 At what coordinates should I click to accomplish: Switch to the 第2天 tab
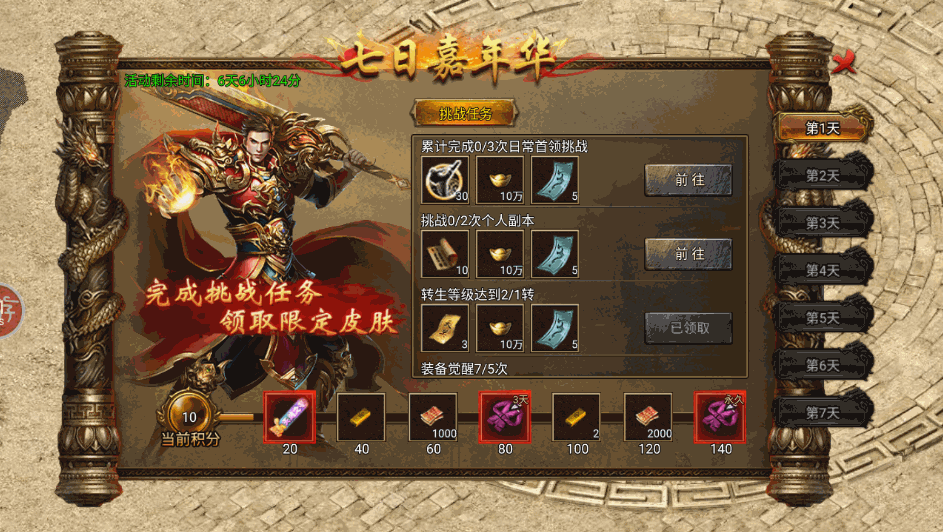(823, 175)
